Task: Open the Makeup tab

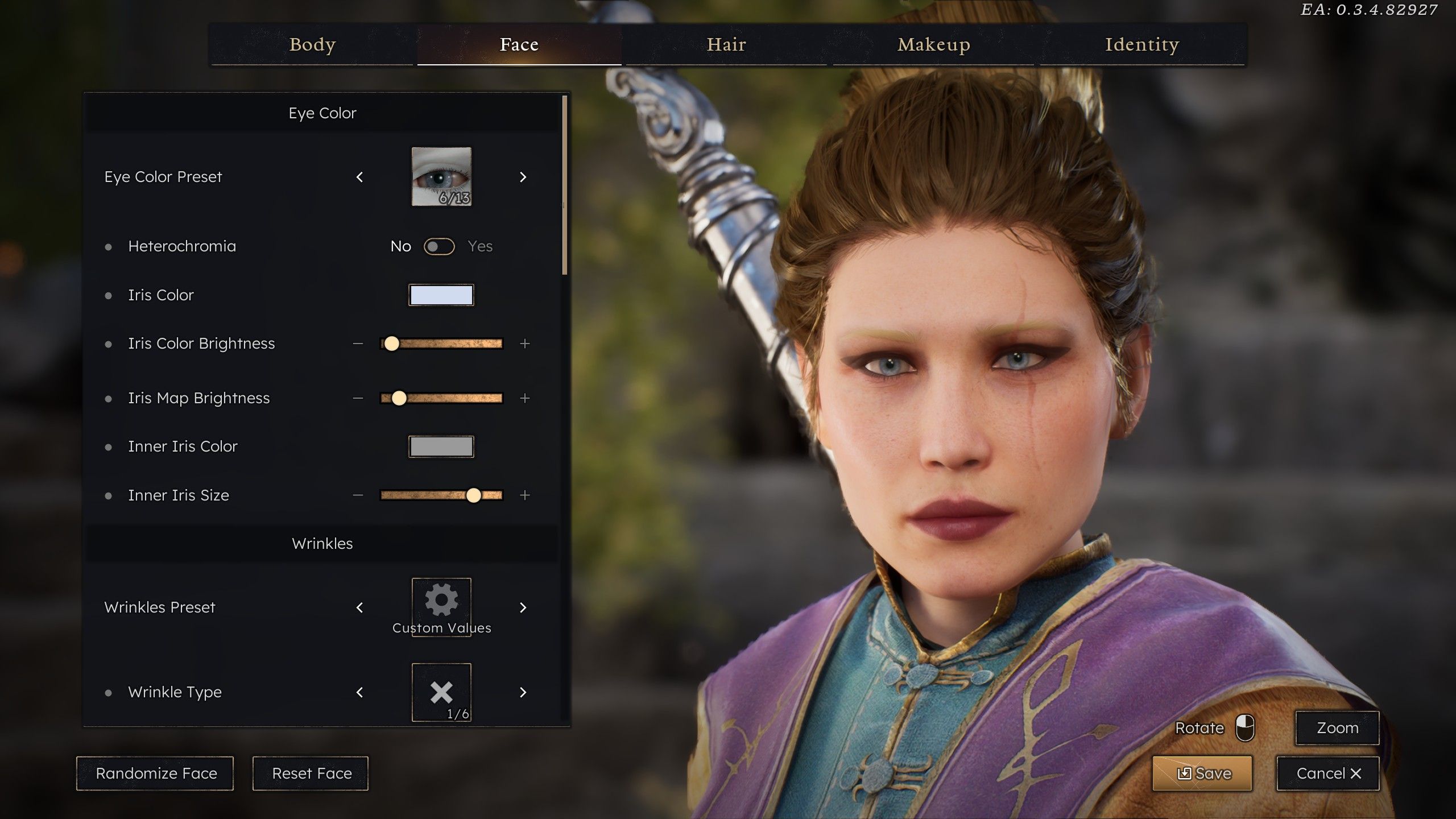Action: pos(933,44)
